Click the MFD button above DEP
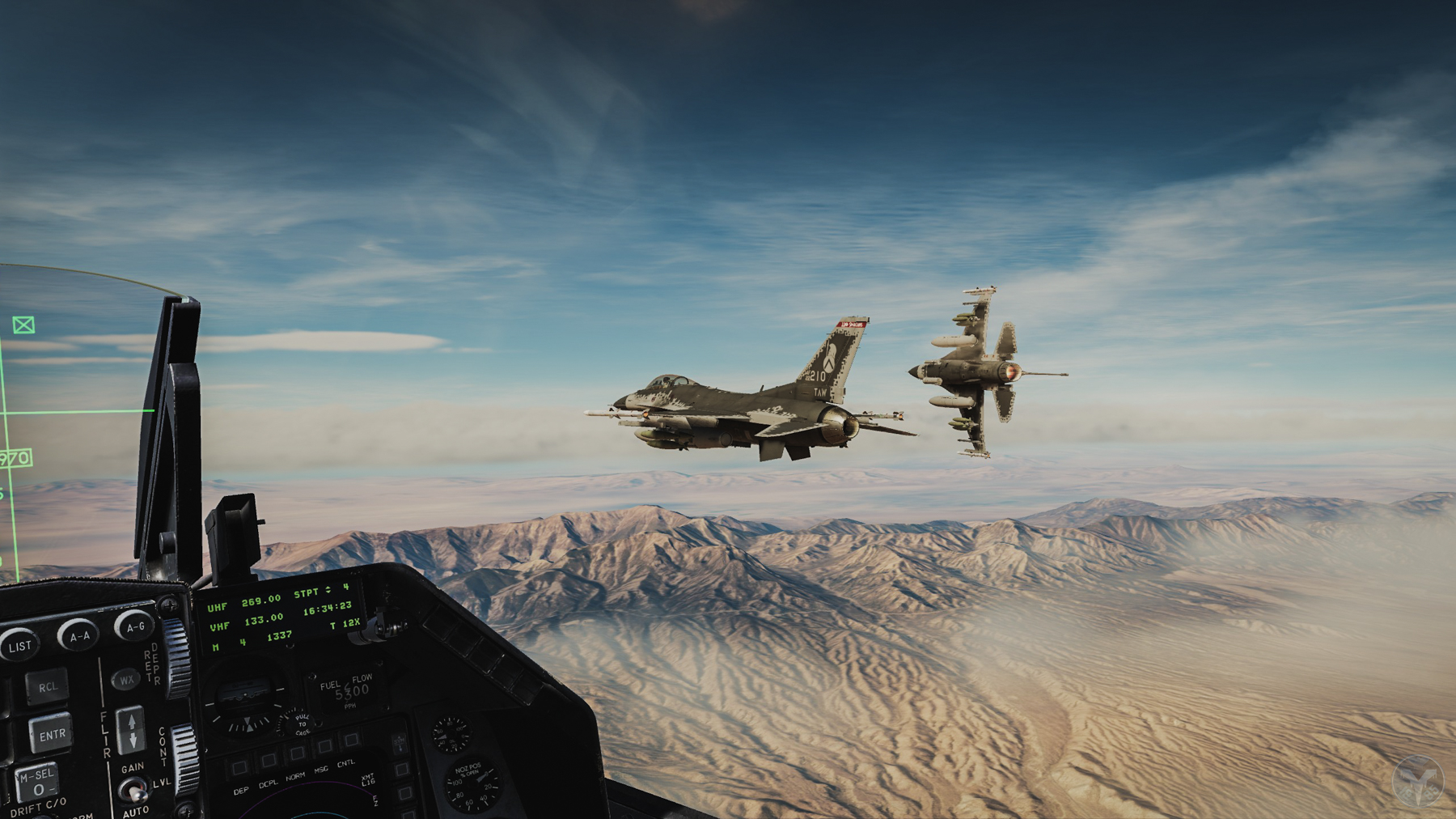This screenshot has height=819, width=1456. tap(239, 767)
